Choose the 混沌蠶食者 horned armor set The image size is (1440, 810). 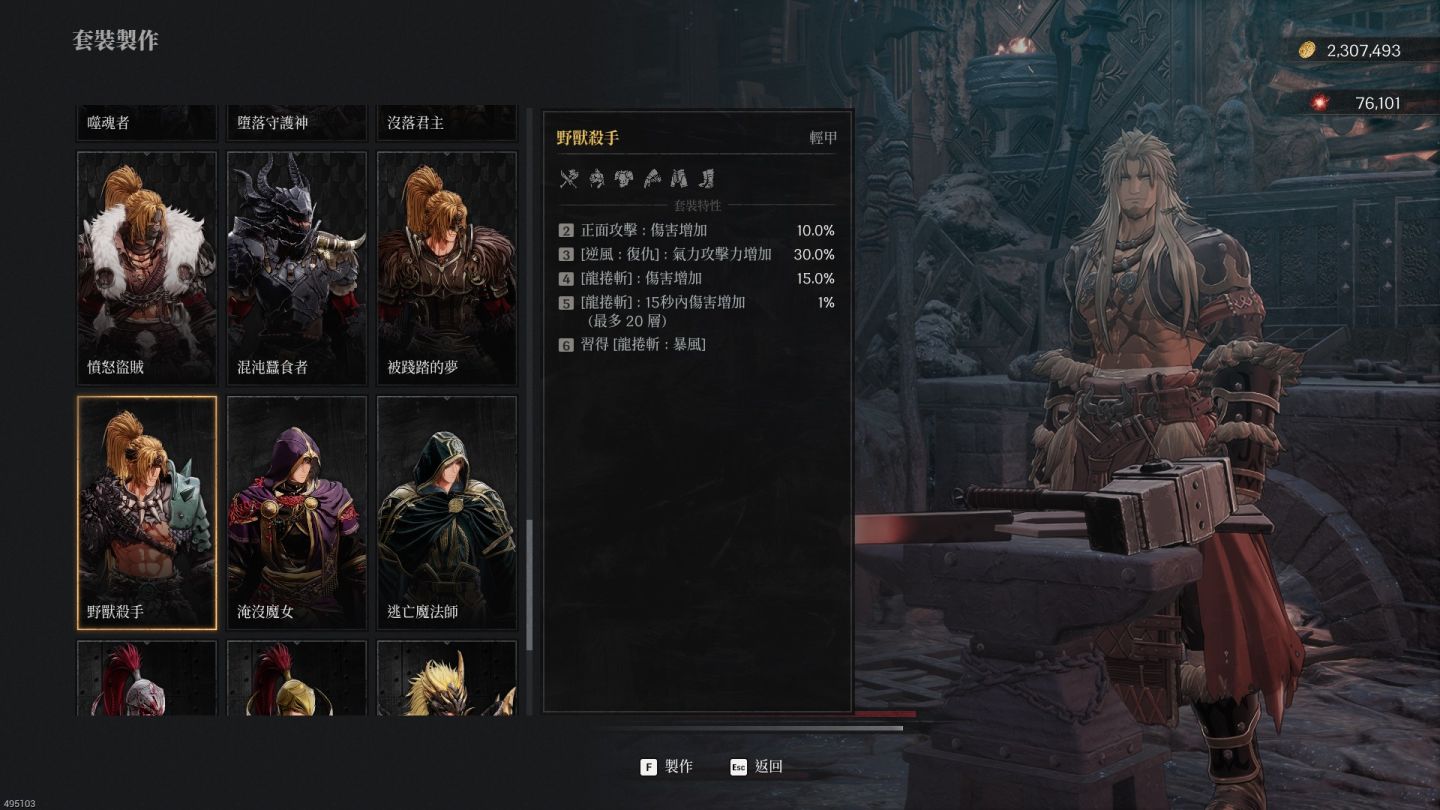click(x=297, y=267)
